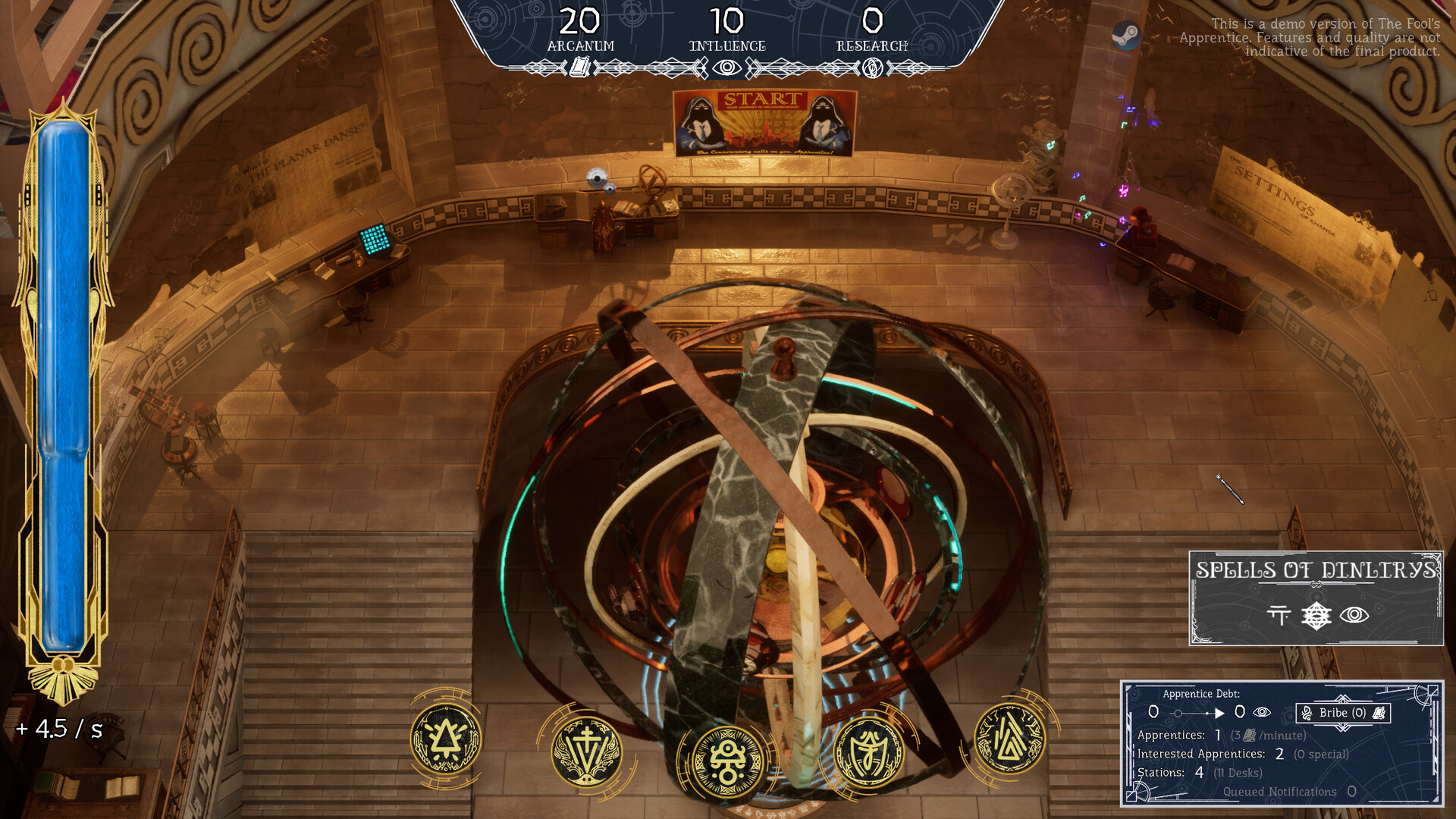
Task: Click the bribe book icon inside the Bribe button
Action: (x=1379, y=714)
